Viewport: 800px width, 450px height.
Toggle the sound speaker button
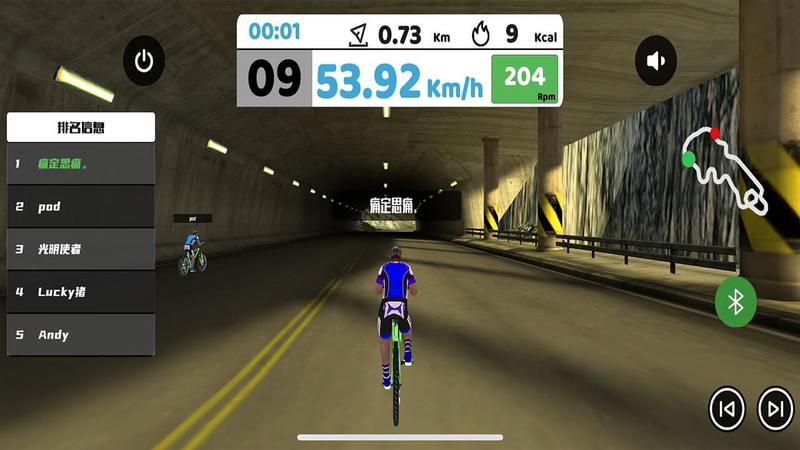point(656,62)
